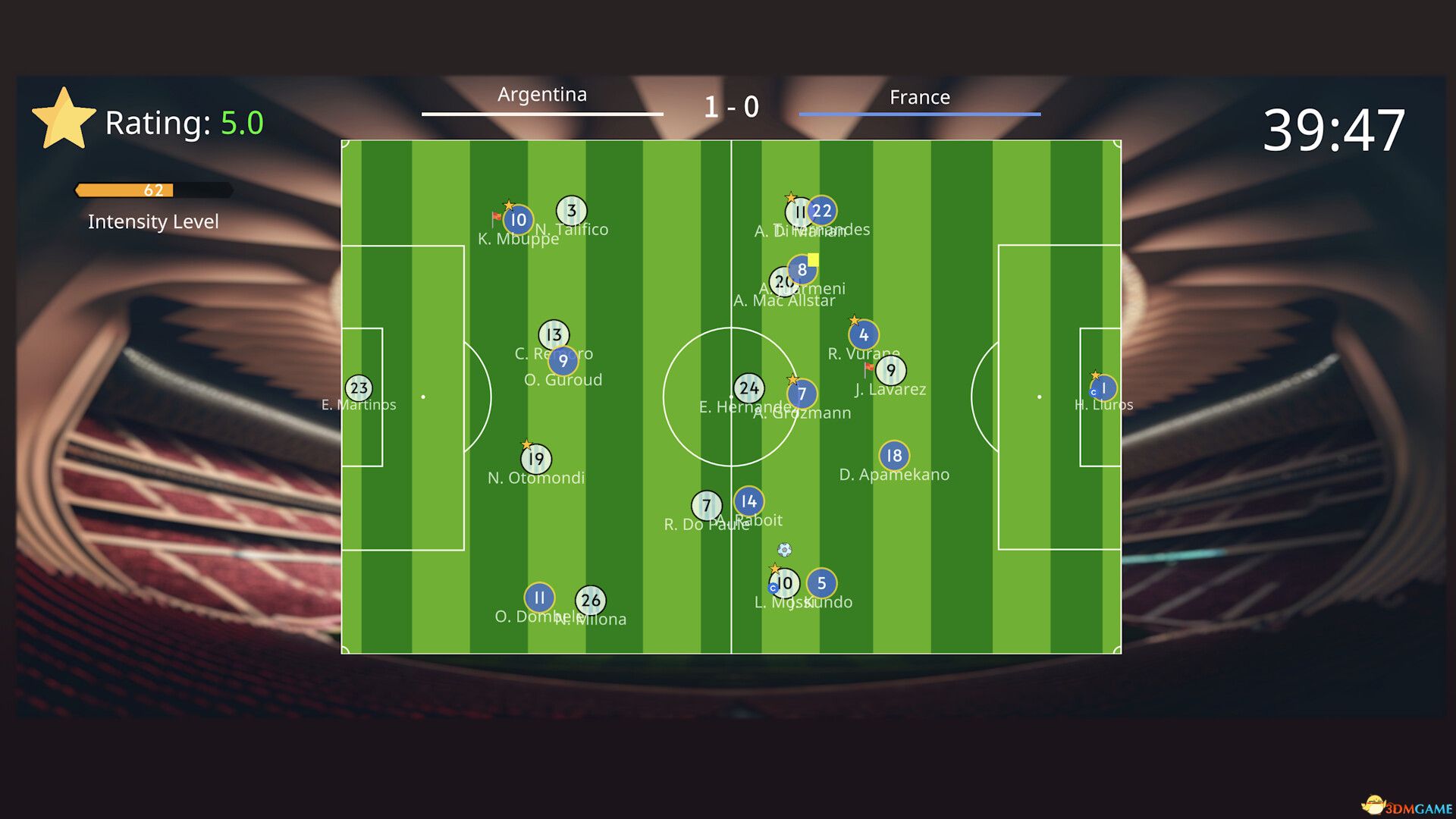This screenshot has height=819, width=1456.
Task: Click the star above R. Vurane
Action: point(854,318)
